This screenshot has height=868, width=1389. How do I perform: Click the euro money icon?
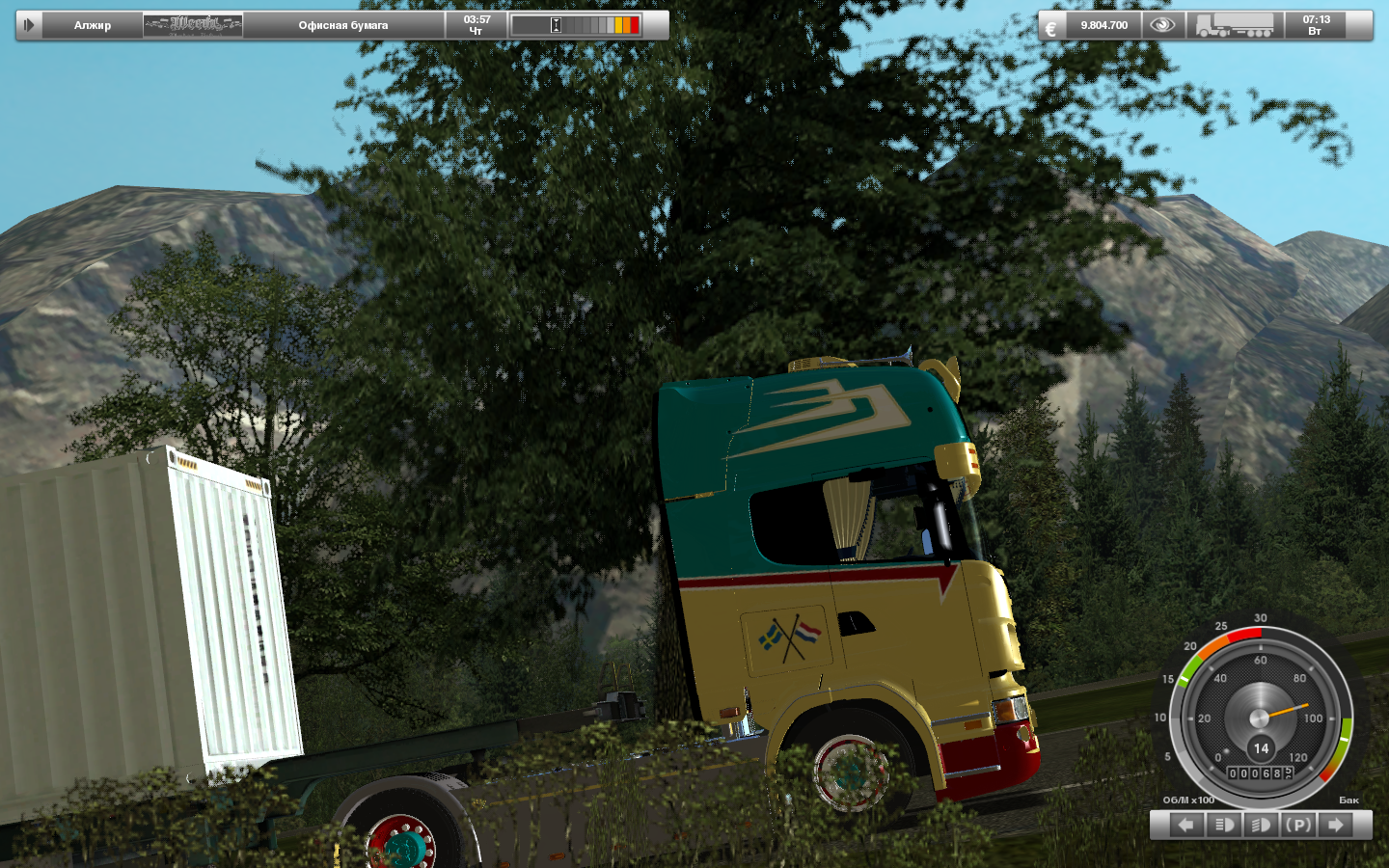pyautogui.click(x=1050, y=27)
